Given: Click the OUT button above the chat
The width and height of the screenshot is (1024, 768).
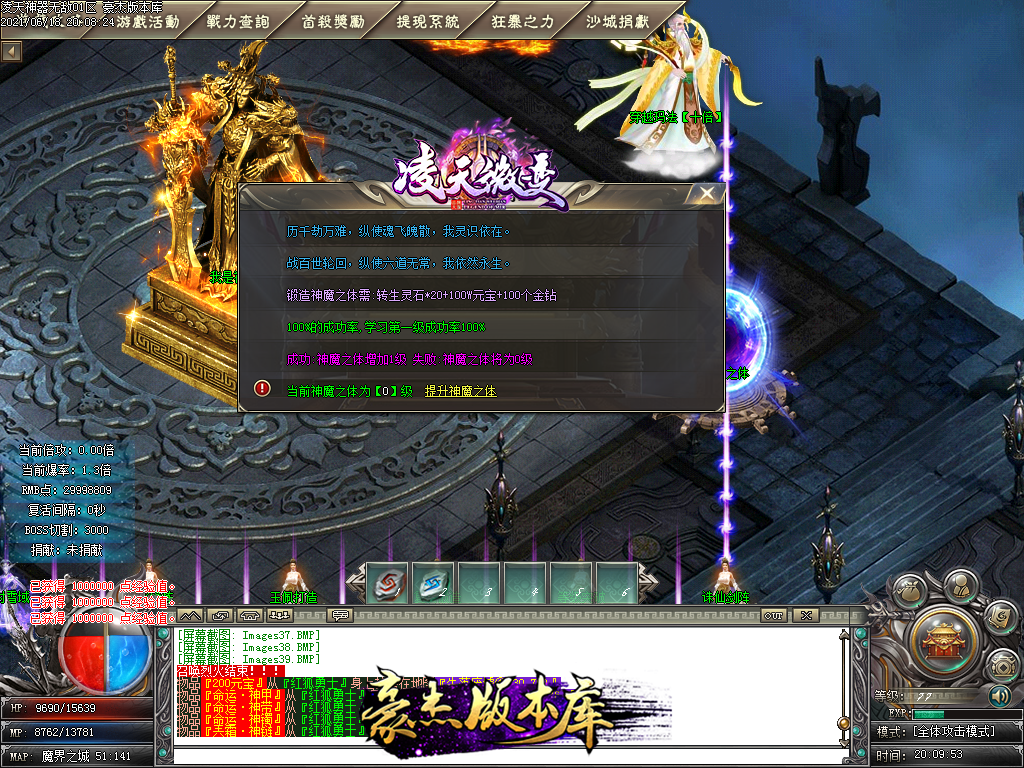Looking at the screenshot, I should [774, 614].
